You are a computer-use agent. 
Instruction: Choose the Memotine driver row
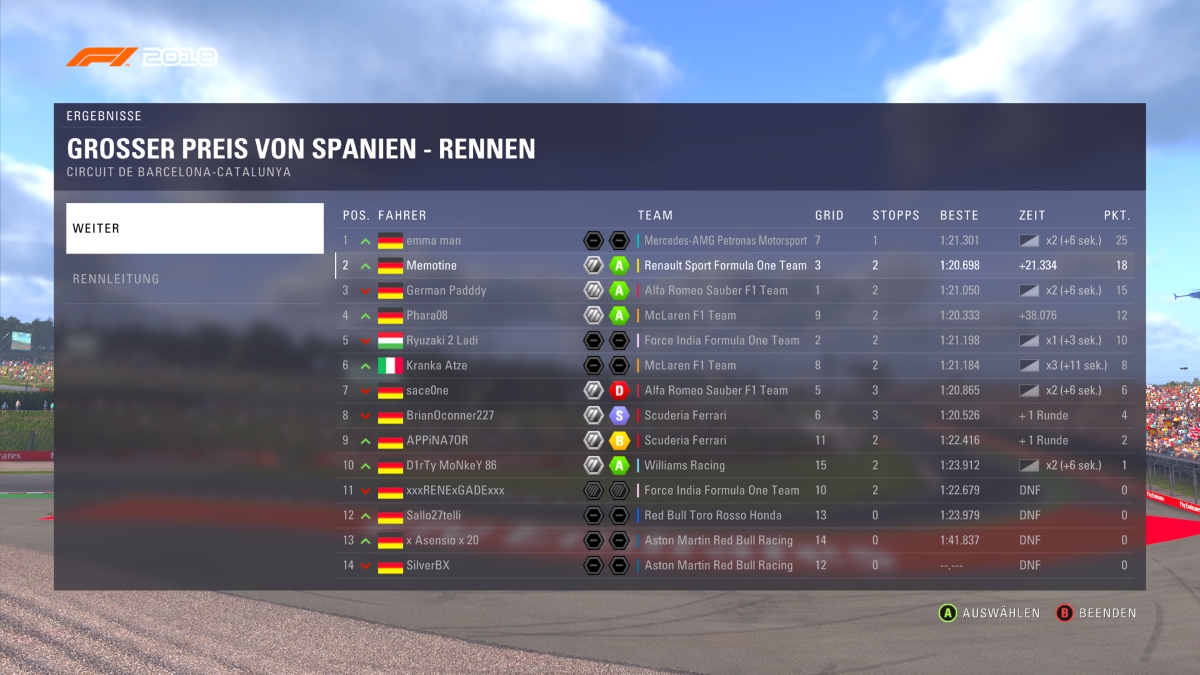tap(735, 266)
